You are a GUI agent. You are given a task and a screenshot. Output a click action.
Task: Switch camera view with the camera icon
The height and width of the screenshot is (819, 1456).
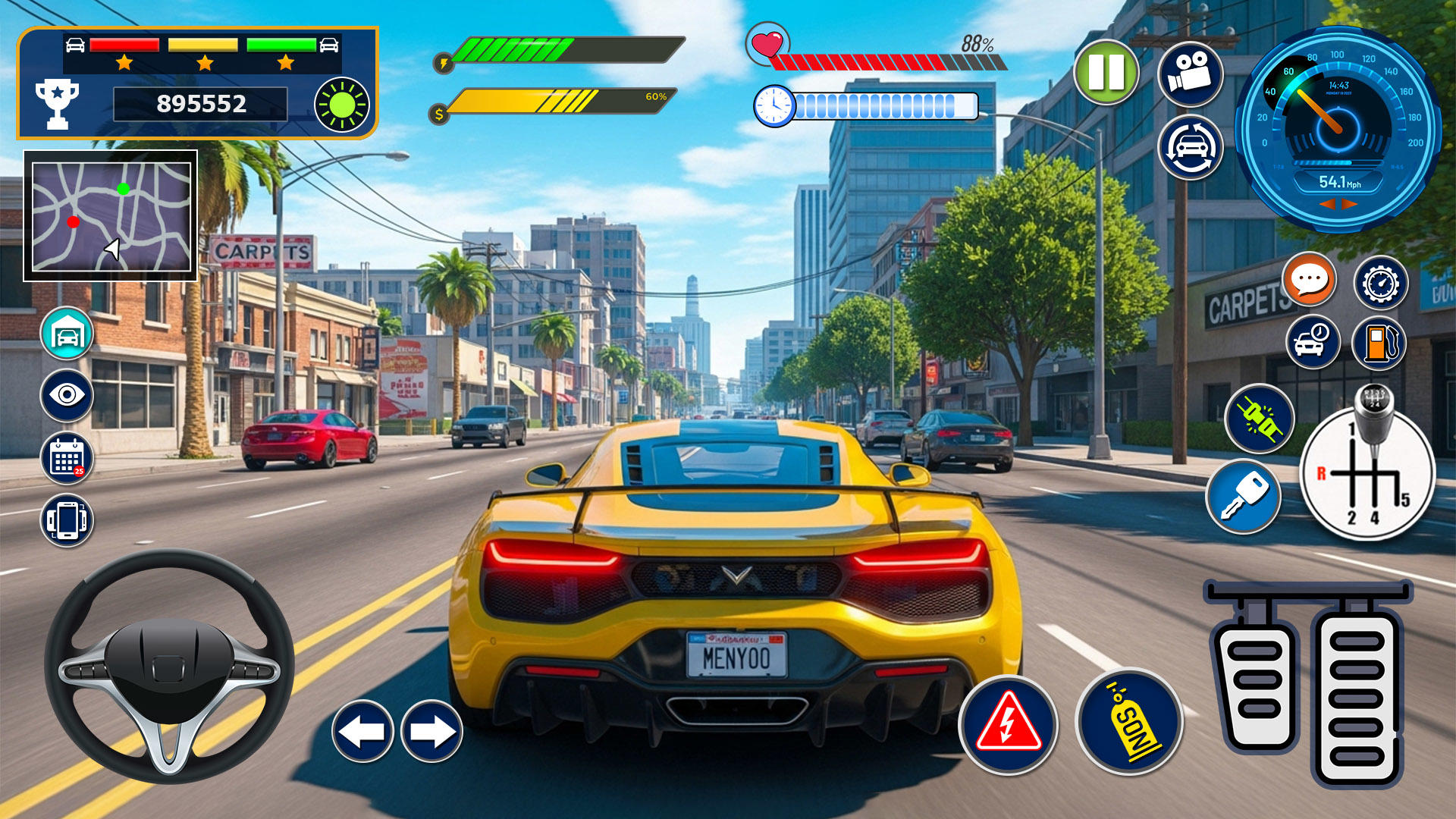coord(1190,73)
